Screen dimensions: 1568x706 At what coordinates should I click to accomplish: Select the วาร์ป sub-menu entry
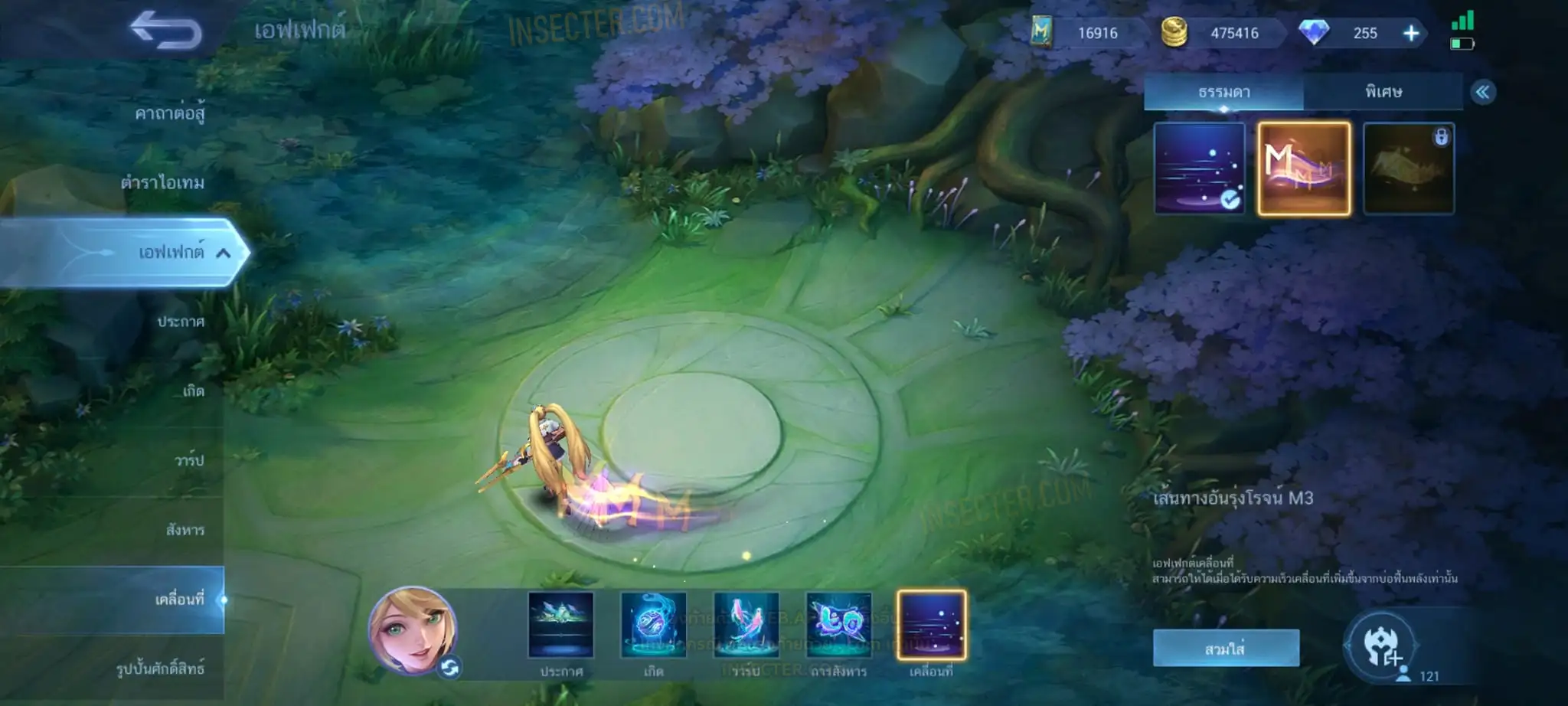point(189,460)
